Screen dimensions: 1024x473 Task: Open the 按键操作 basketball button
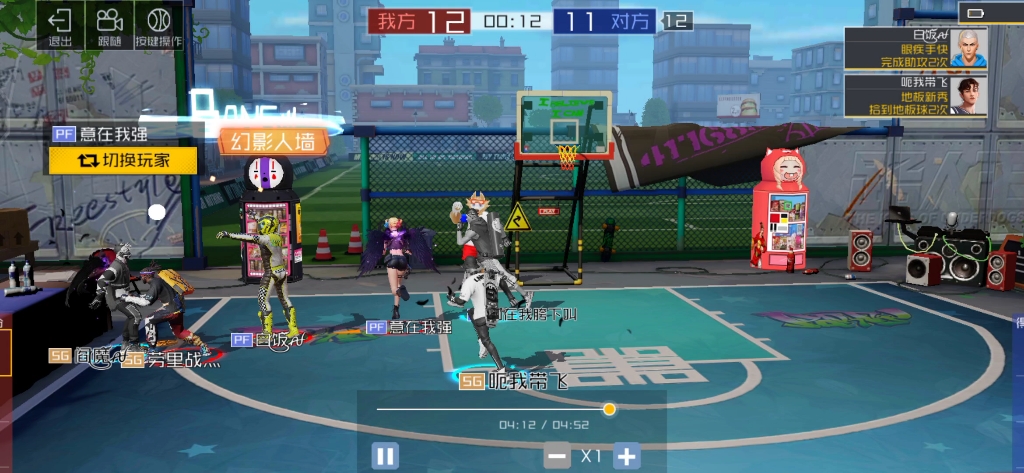click(159, 26)
